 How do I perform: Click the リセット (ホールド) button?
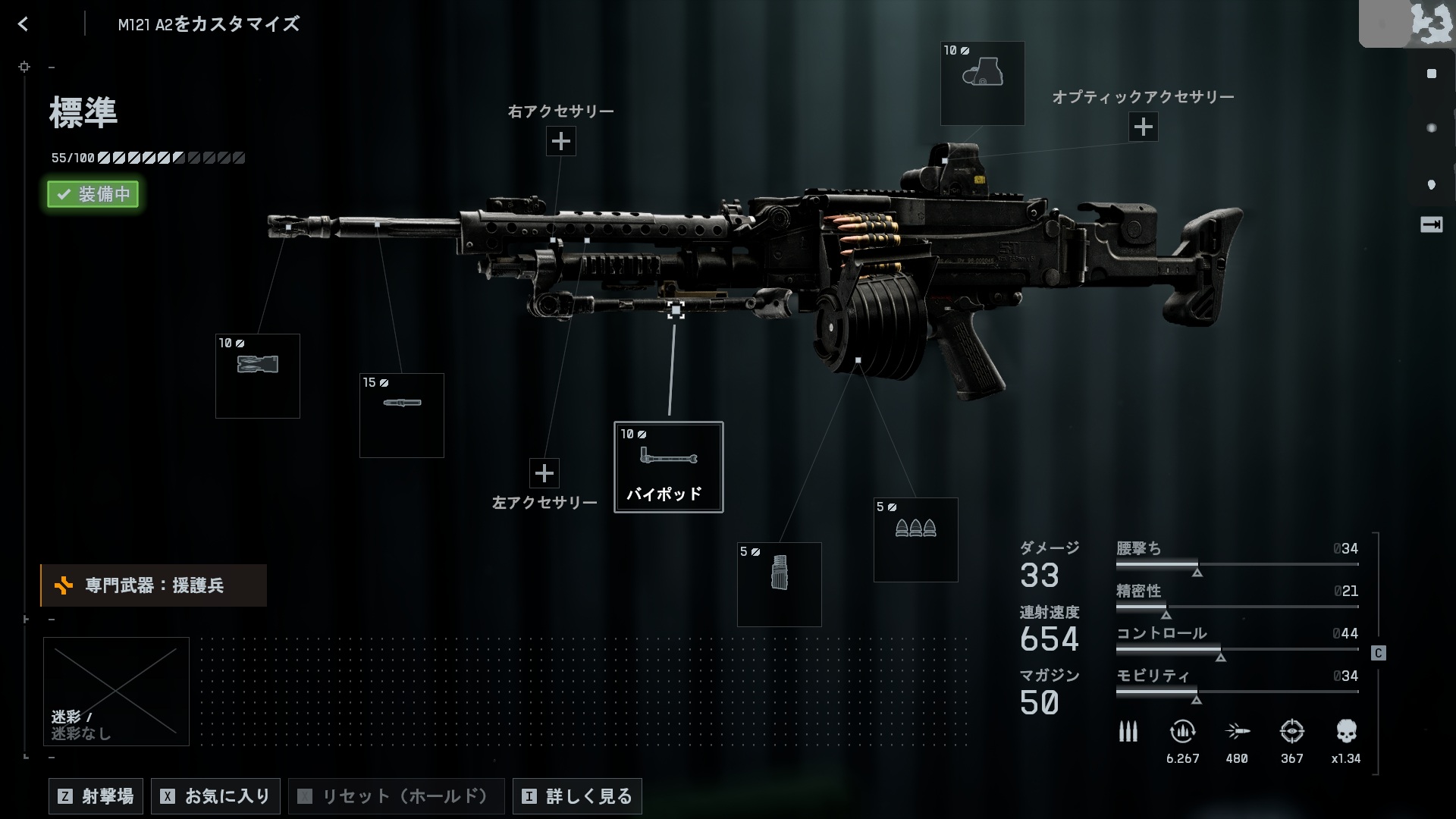[396, 796]
